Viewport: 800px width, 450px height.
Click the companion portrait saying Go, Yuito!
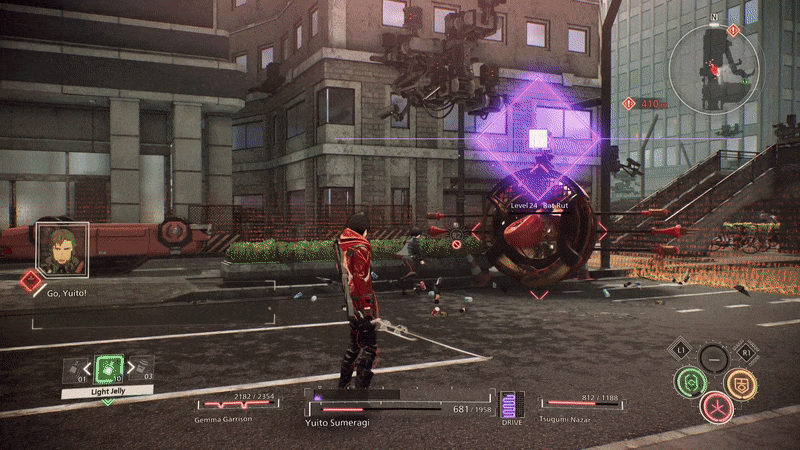pos(62,247)
